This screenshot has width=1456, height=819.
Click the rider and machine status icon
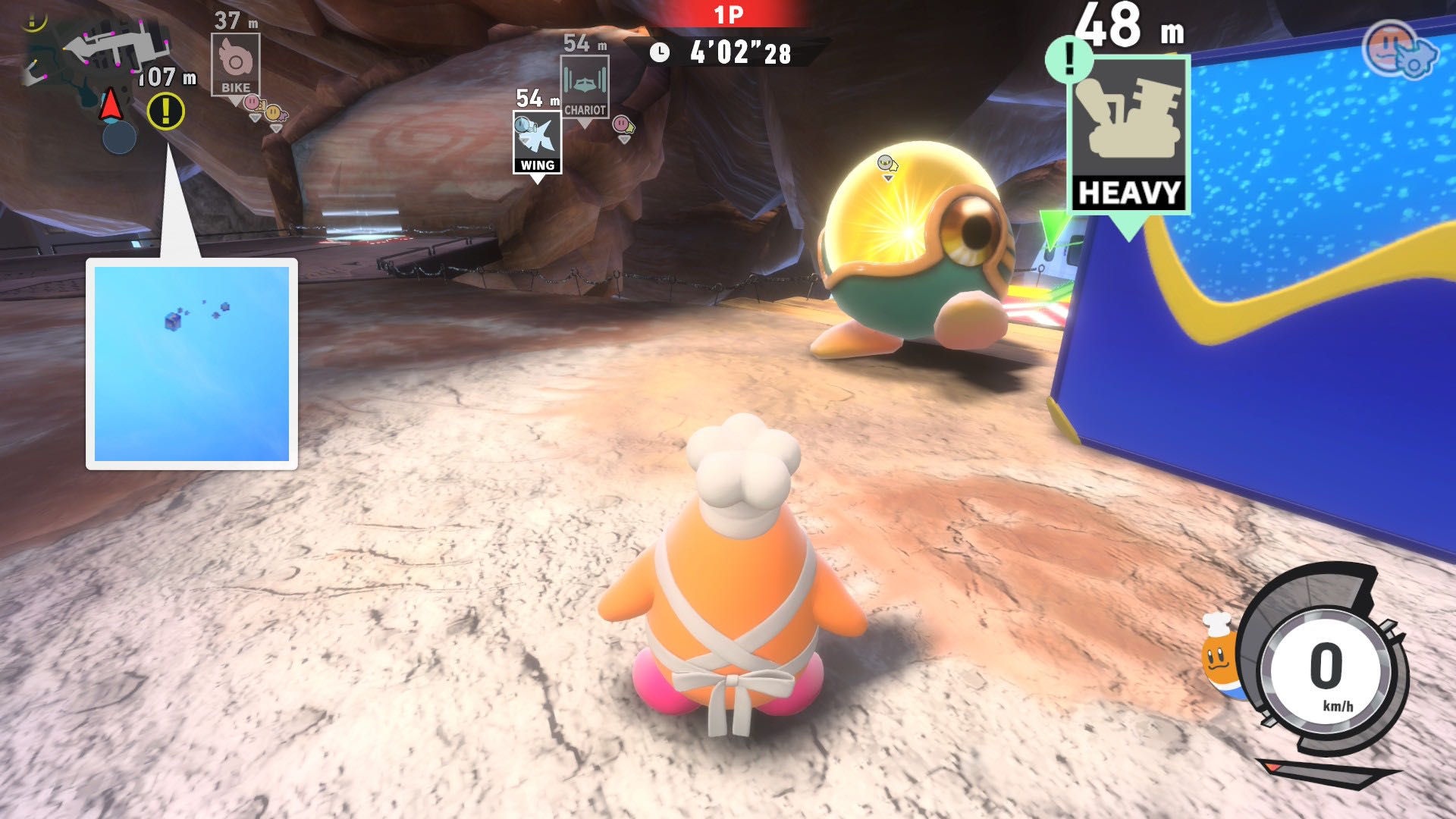pos(1400,50)
